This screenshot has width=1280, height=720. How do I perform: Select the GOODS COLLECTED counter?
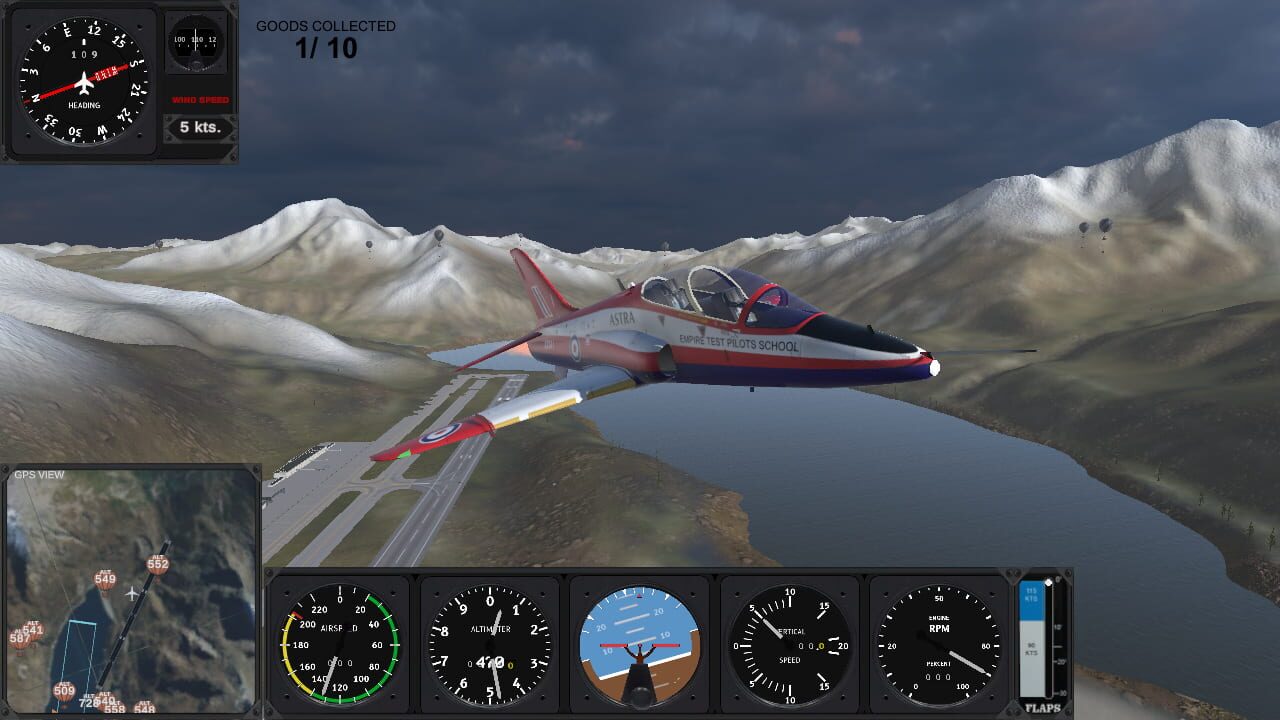[x=325, y=25]
